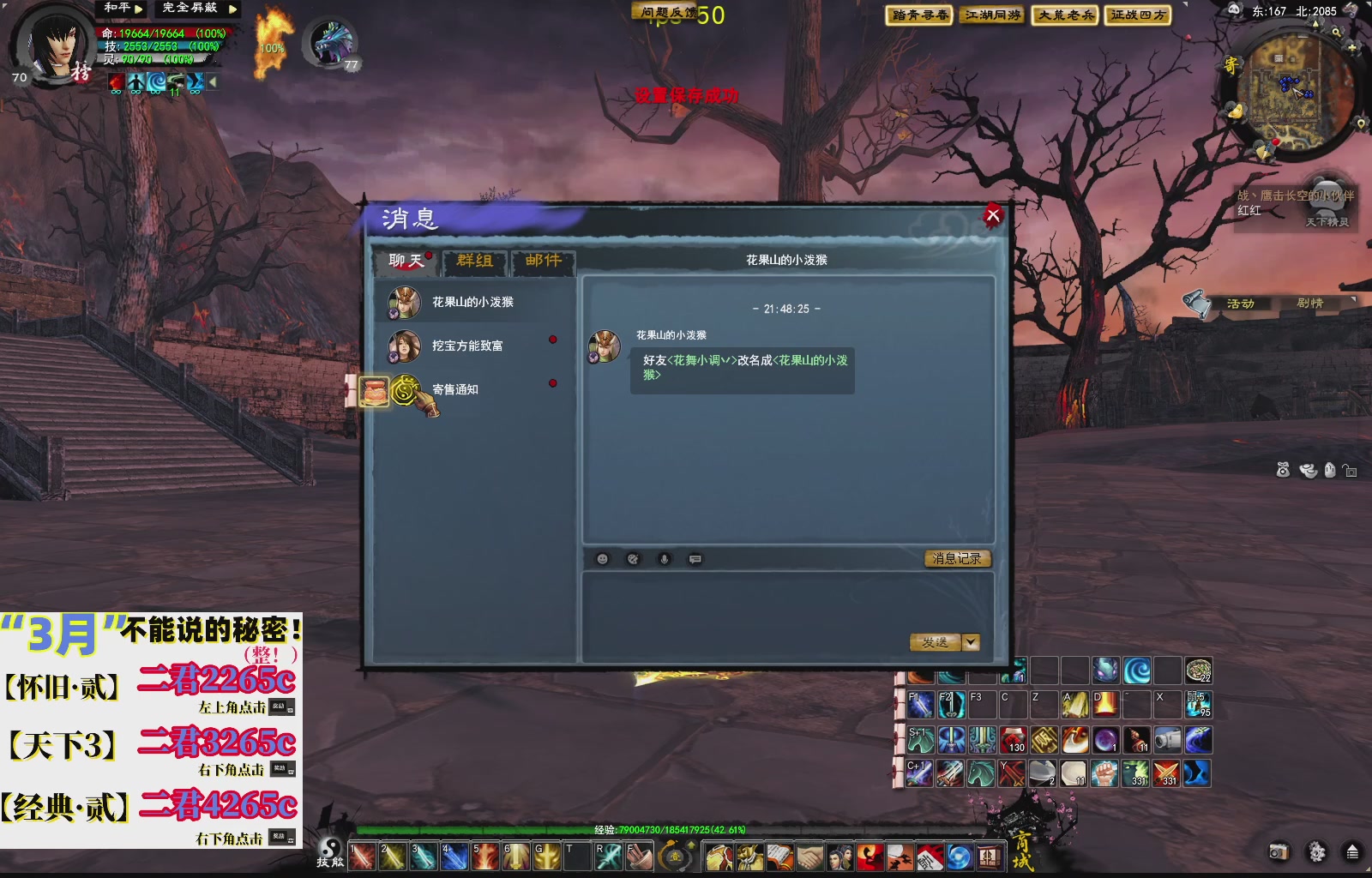The image size is (1372, 878).
Task: Open the 和平 mode dropdown arrow
Action: (138, 9)
